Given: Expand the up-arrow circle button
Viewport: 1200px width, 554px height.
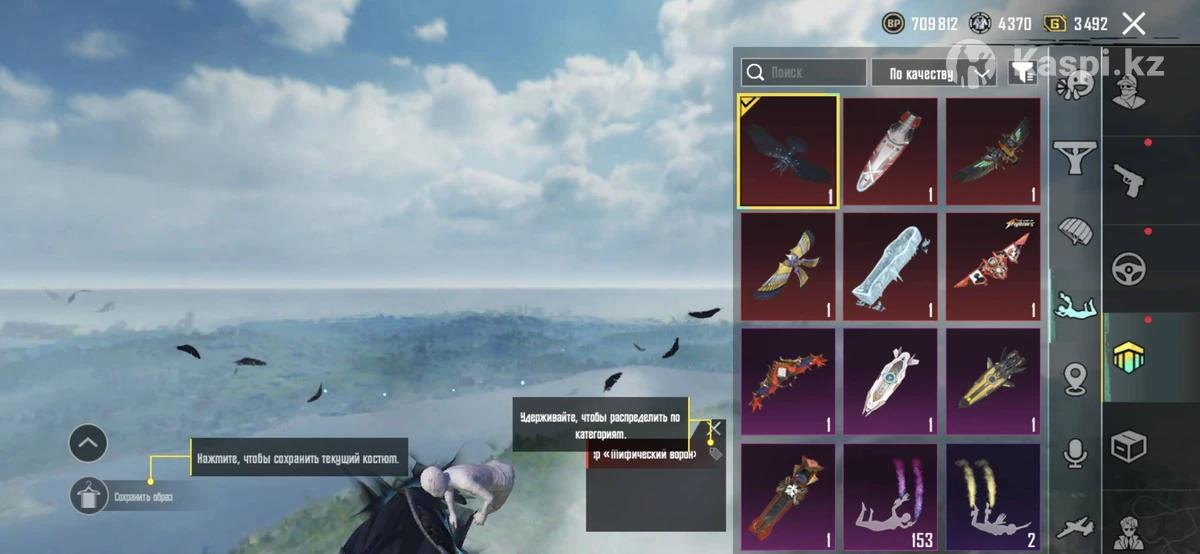Looking at the screenshot, I should 88,442.
